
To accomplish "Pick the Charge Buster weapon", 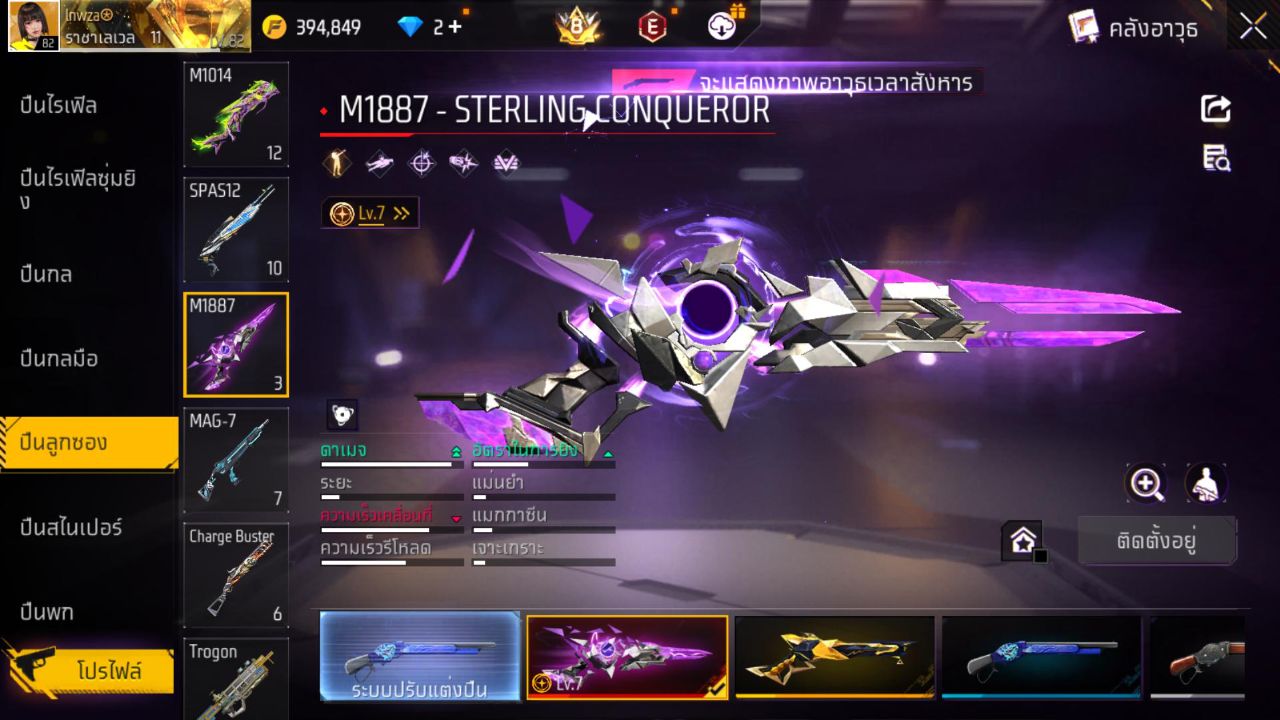I will click(x=236, y=574).
